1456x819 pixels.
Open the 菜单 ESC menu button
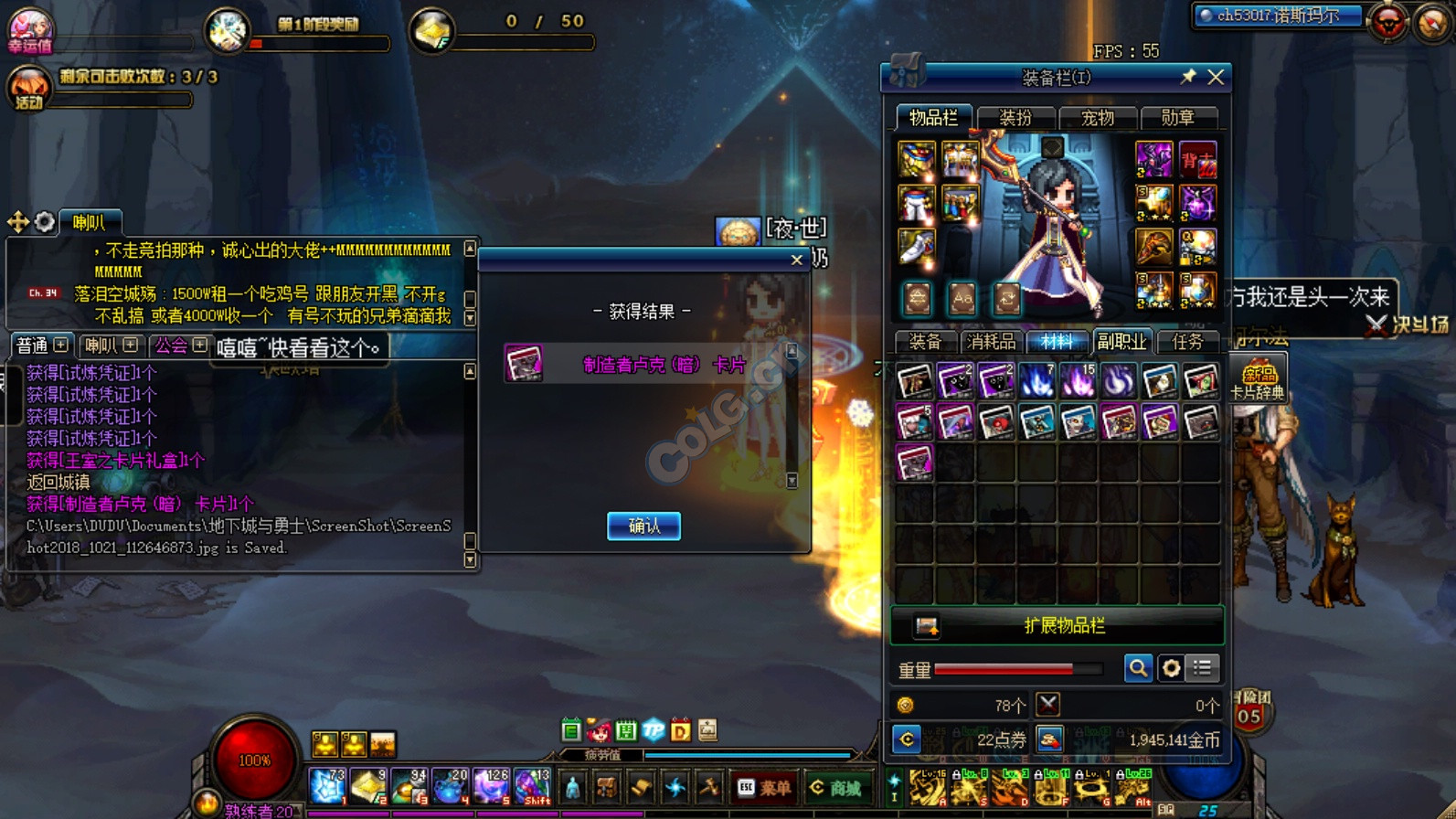(765, 787)
